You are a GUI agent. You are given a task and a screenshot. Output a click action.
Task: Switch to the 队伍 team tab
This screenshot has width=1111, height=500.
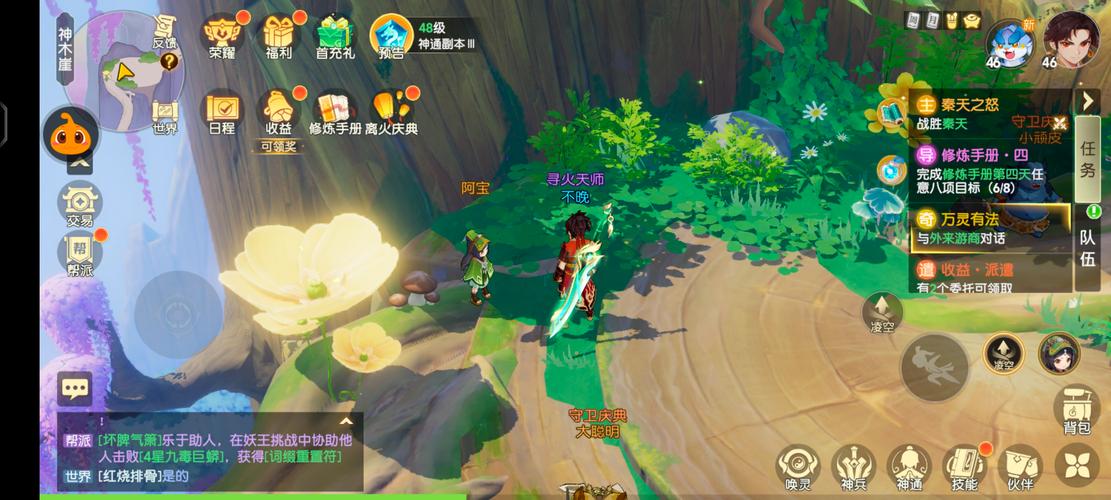click(1087, 248)
